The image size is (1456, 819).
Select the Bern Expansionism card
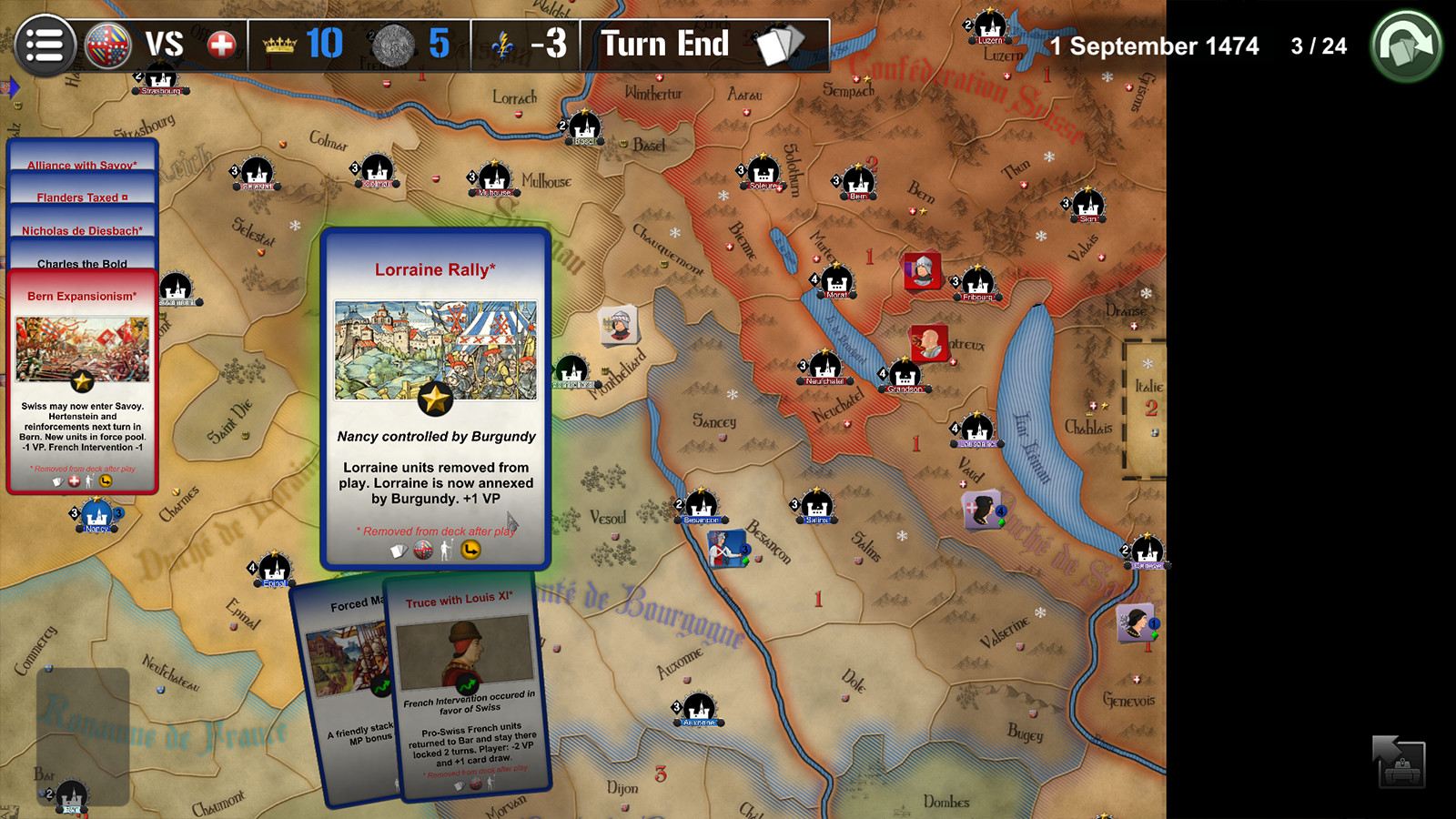(x=80, y=295)
